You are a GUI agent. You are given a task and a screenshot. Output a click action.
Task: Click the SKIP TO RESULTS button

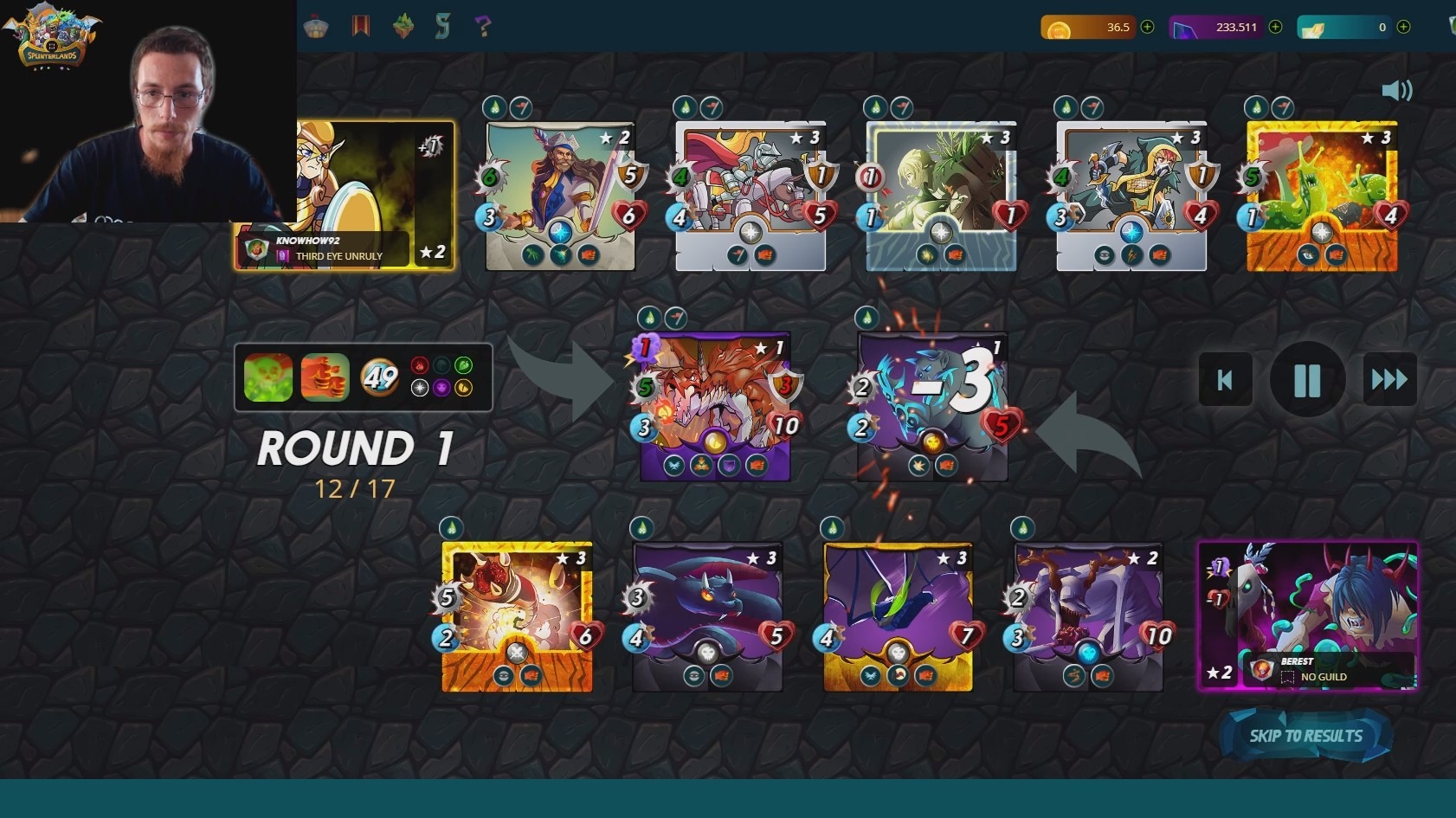[x=1305, y=737]
